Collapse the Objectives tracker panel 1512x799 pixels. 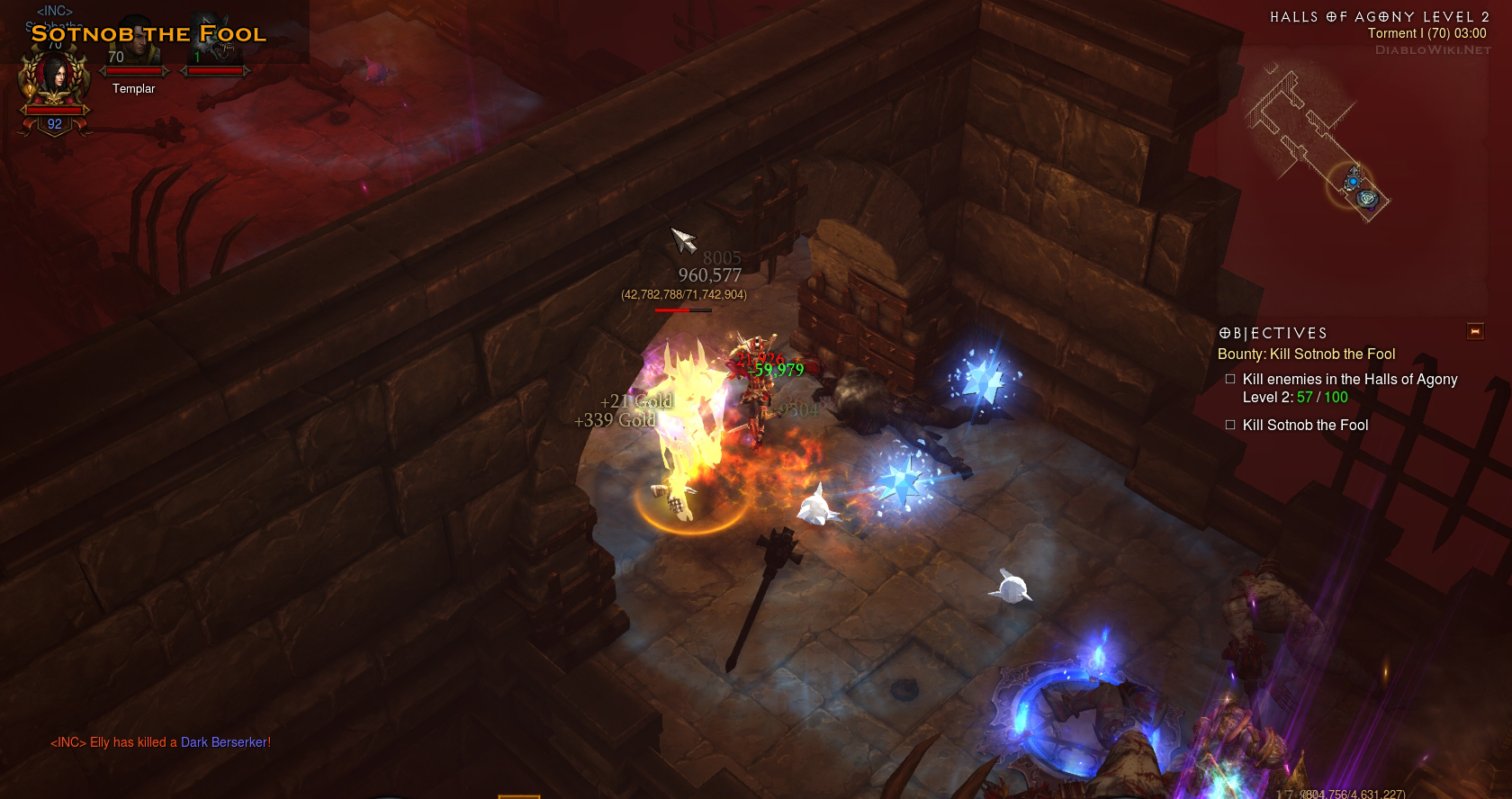pos(1475,332)
